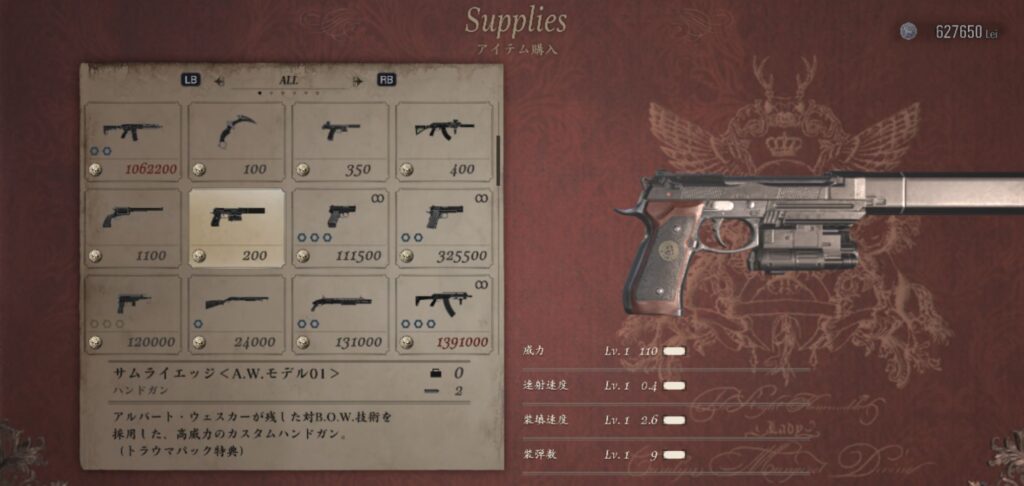Image resolution: width=1024 pixels, height=486 pixels.
Task: Switch to the next category with right arrow
Action: tap(357, 80)
